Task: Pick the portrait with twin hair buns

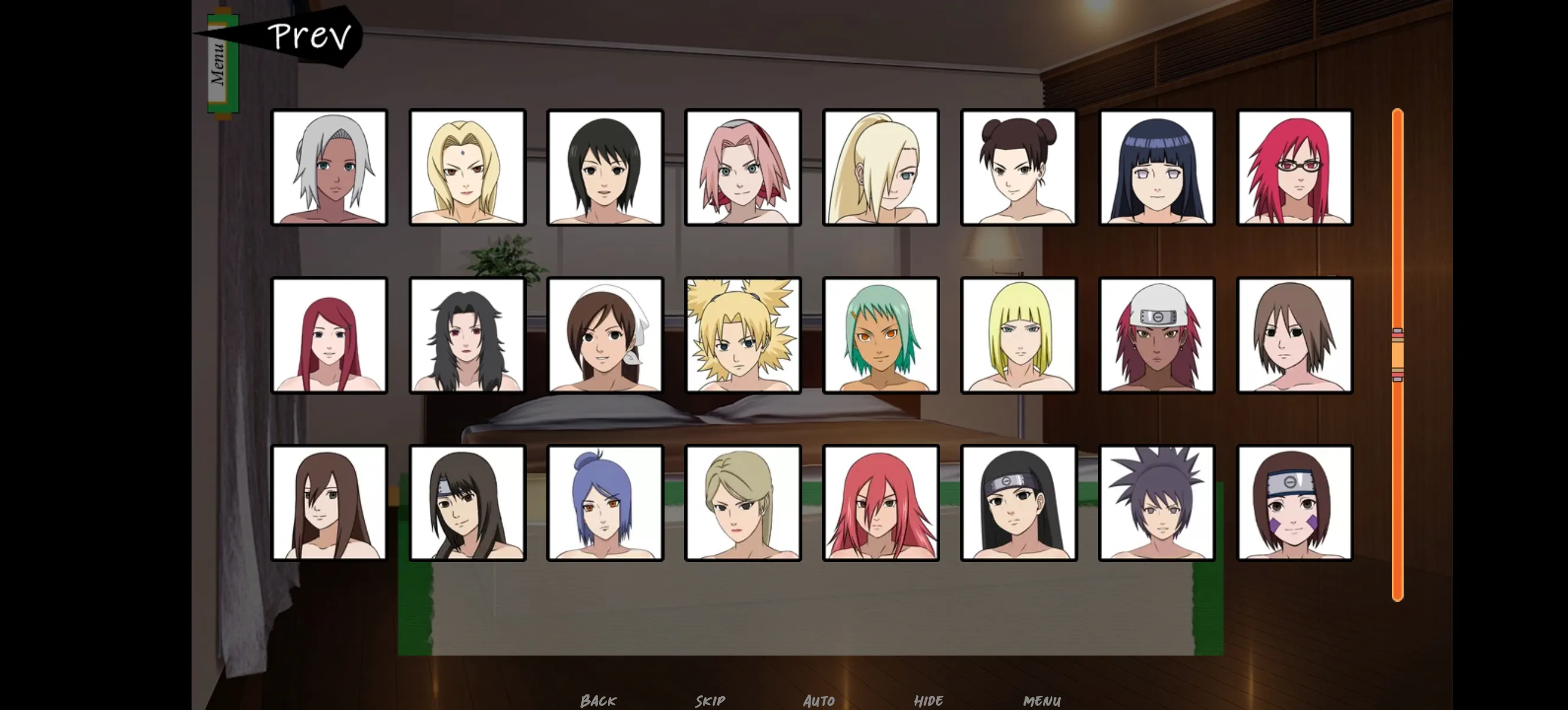Action: 1018,167
